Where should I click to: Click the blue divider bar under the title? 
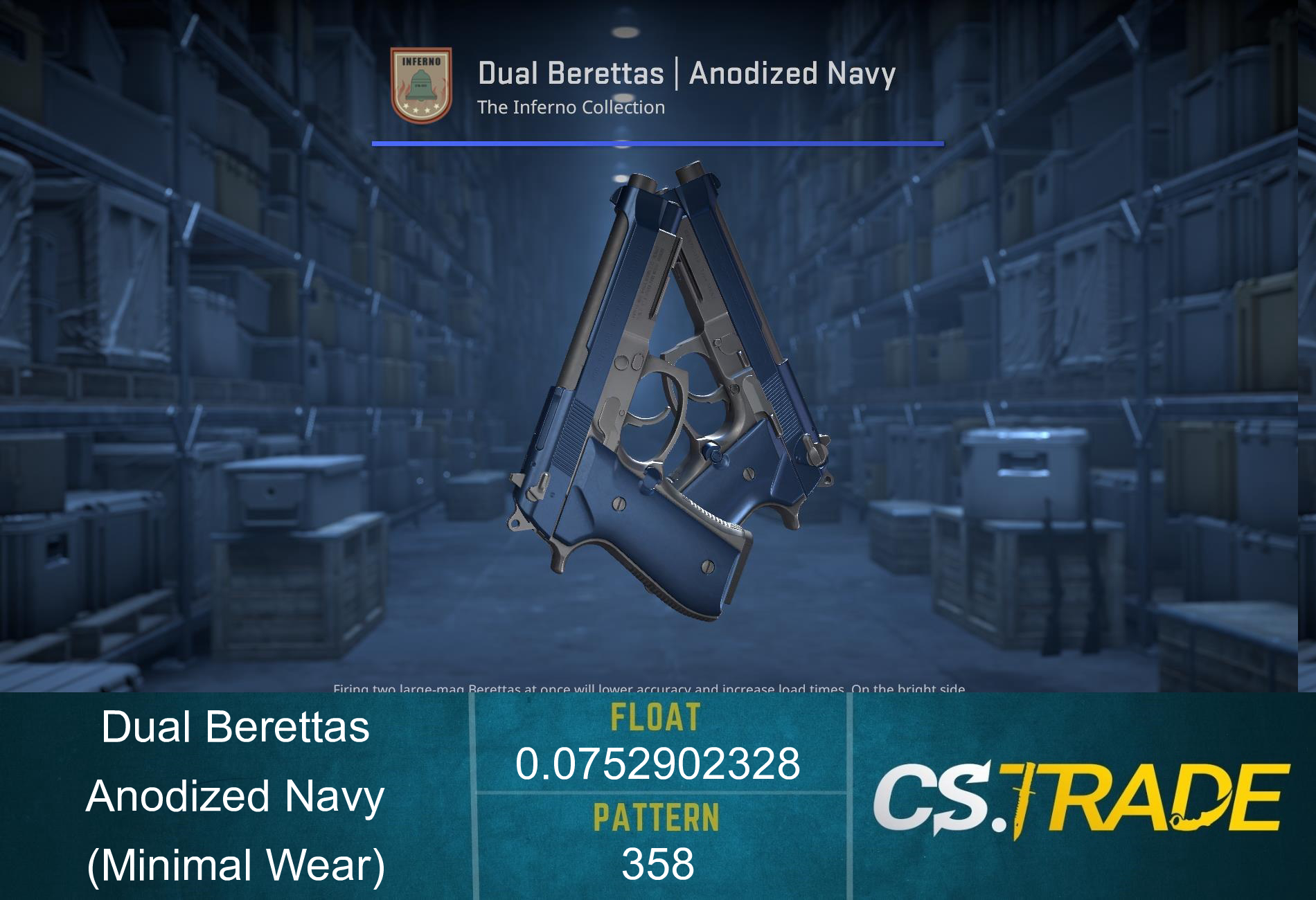657,144
